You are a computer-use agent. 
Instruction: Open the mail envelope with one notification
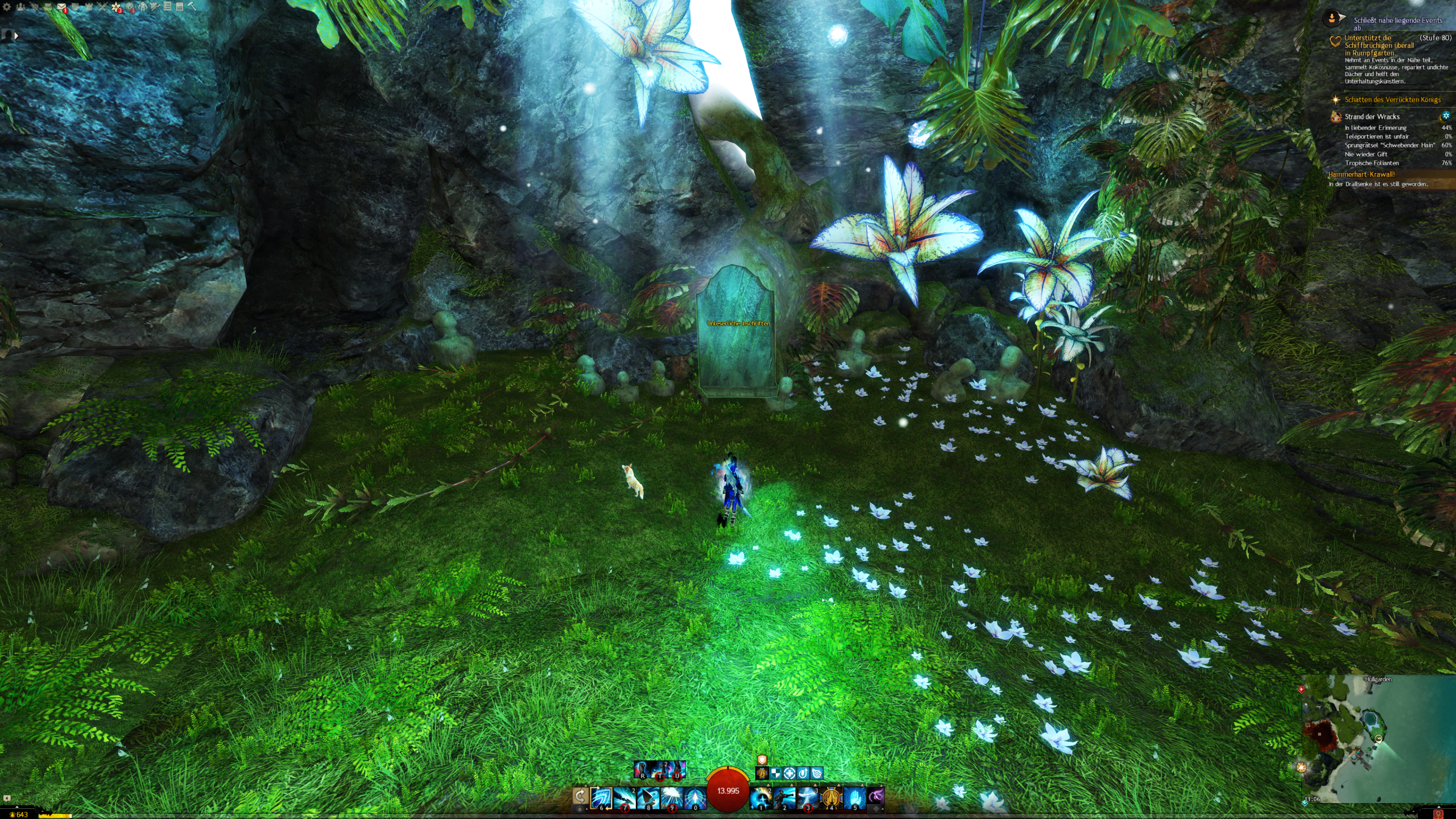61,7
